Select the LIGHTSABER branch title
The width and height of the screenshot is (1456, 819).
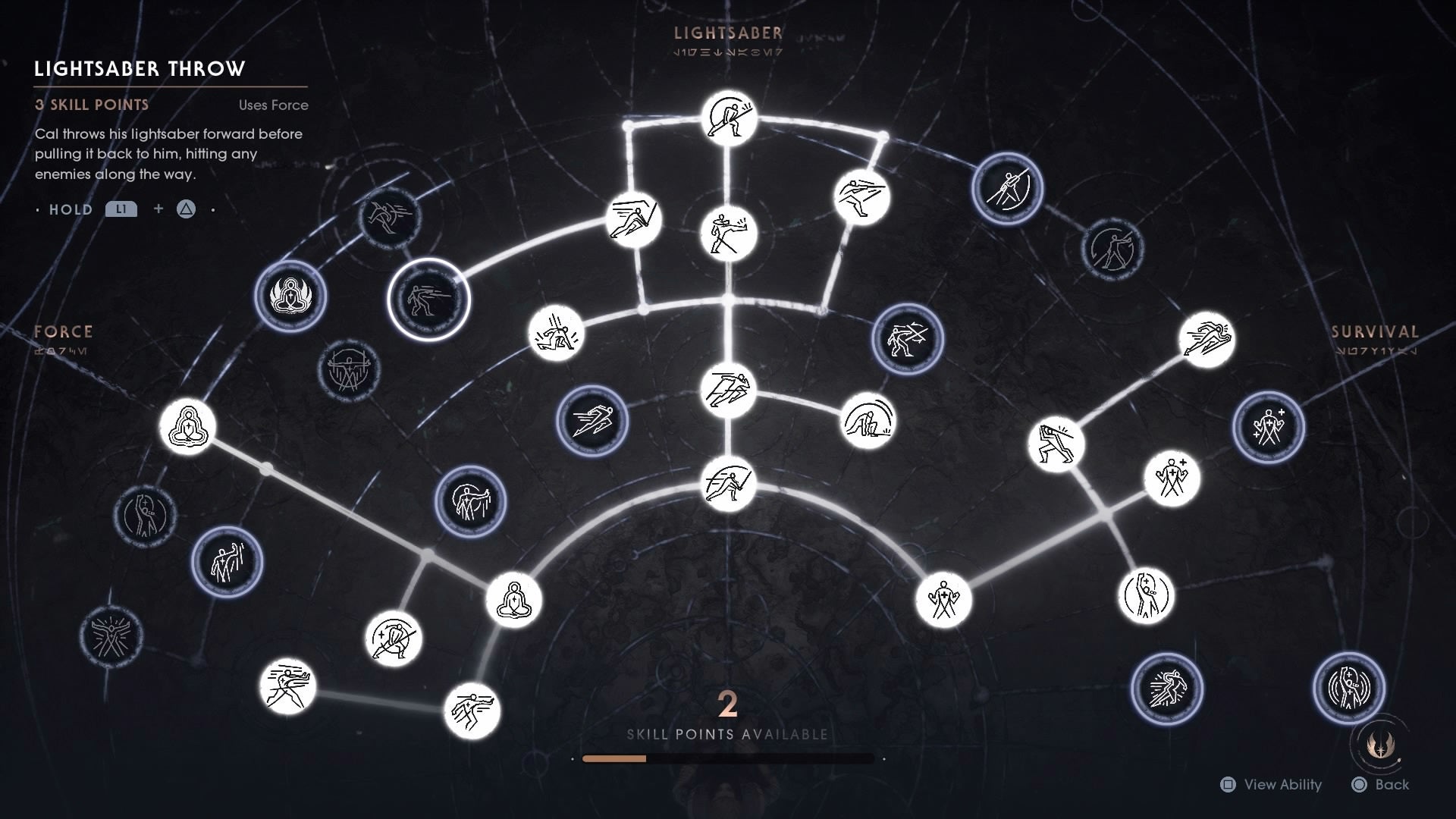pos(726,33)
